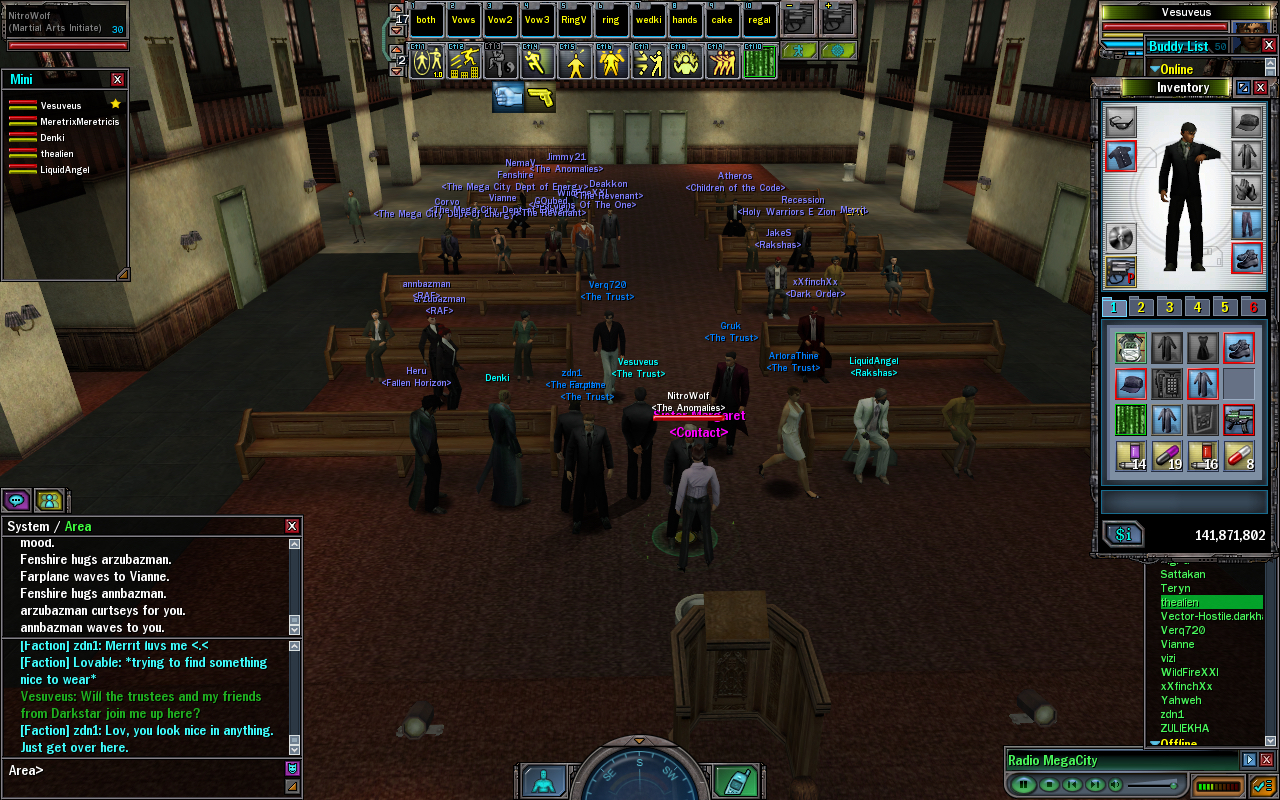Trigger the "cake" macro slot
Image resolution: width=1280 pixels, height=800 pixels.
pos(722,20)
